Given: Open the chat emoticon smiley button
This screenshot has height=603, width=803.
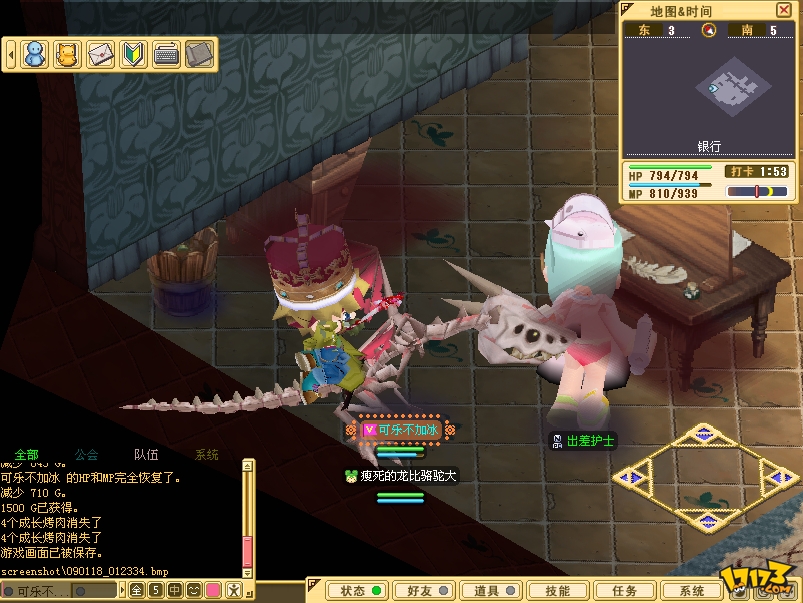Looking at the screenshot, I should pos(192,590).
